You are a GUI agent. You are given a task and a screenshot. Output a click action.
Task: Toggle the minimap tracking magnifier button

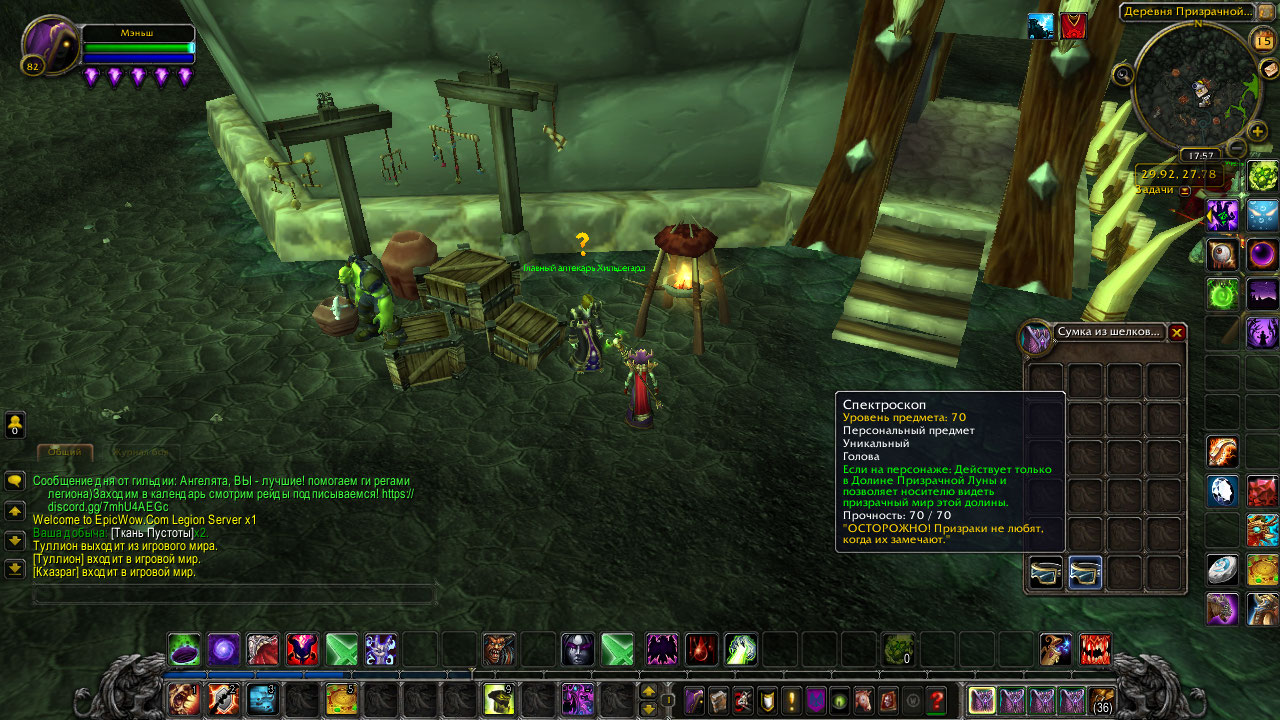tap(1123, 73)
